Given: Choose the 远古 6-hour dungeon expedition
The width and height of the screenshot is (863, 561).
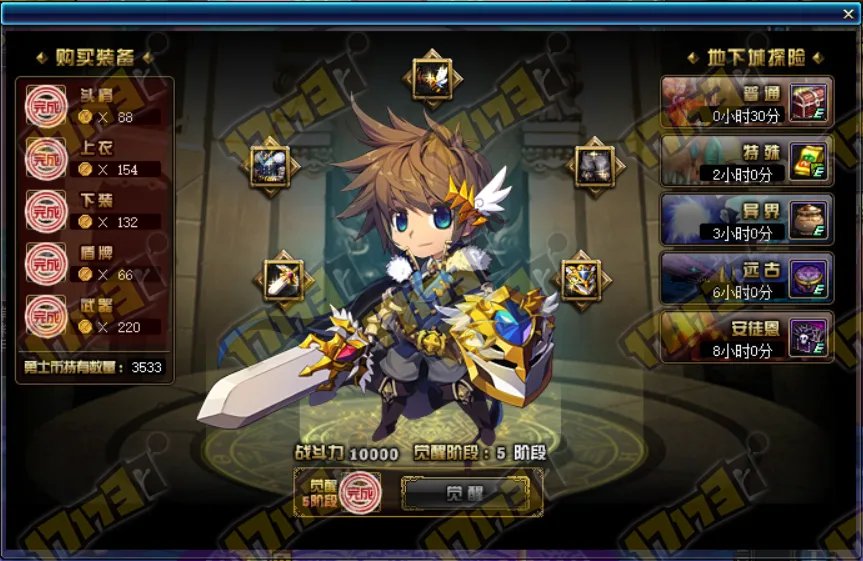Looking at the screenshot, I should tap(746, 277).
